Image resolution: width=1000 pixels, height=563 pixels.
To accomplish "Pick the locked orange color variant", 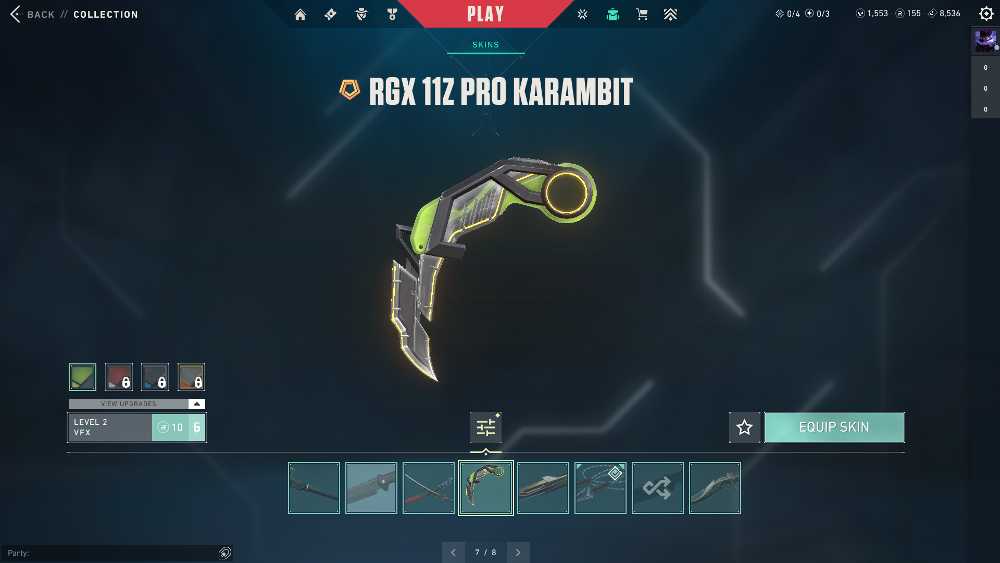I will coord(191,377).
